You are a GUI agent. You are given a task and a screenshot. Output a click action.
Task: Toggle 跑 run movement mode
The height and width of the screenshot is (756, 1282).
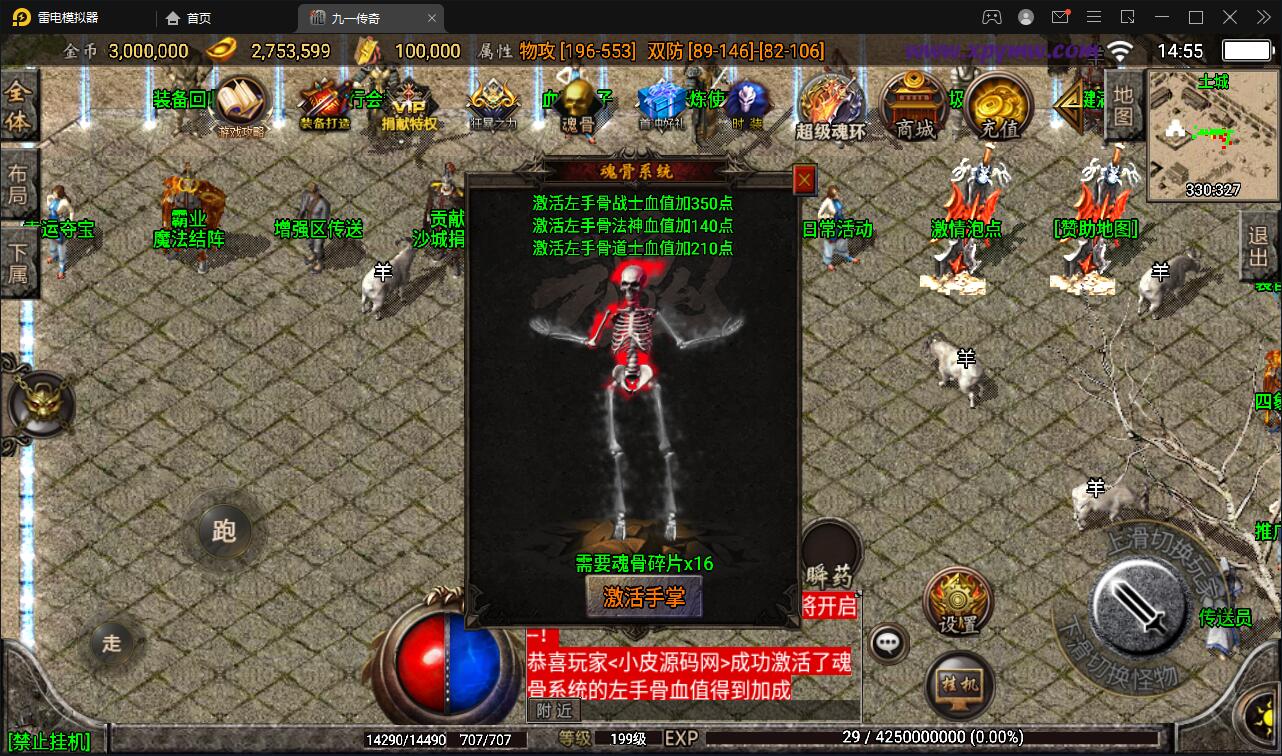tap(224, 532)
